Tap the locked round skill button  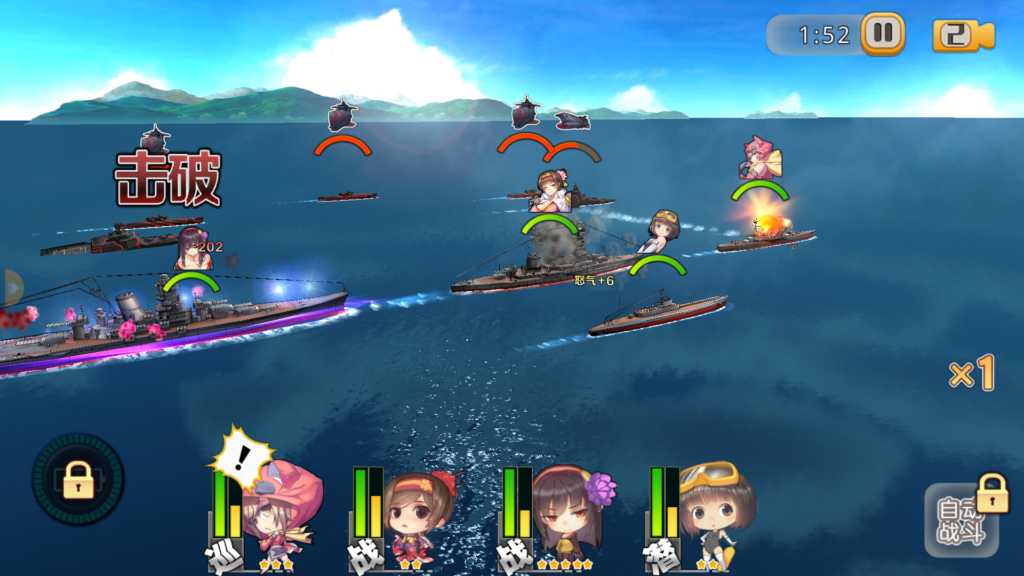coord(78,480)
